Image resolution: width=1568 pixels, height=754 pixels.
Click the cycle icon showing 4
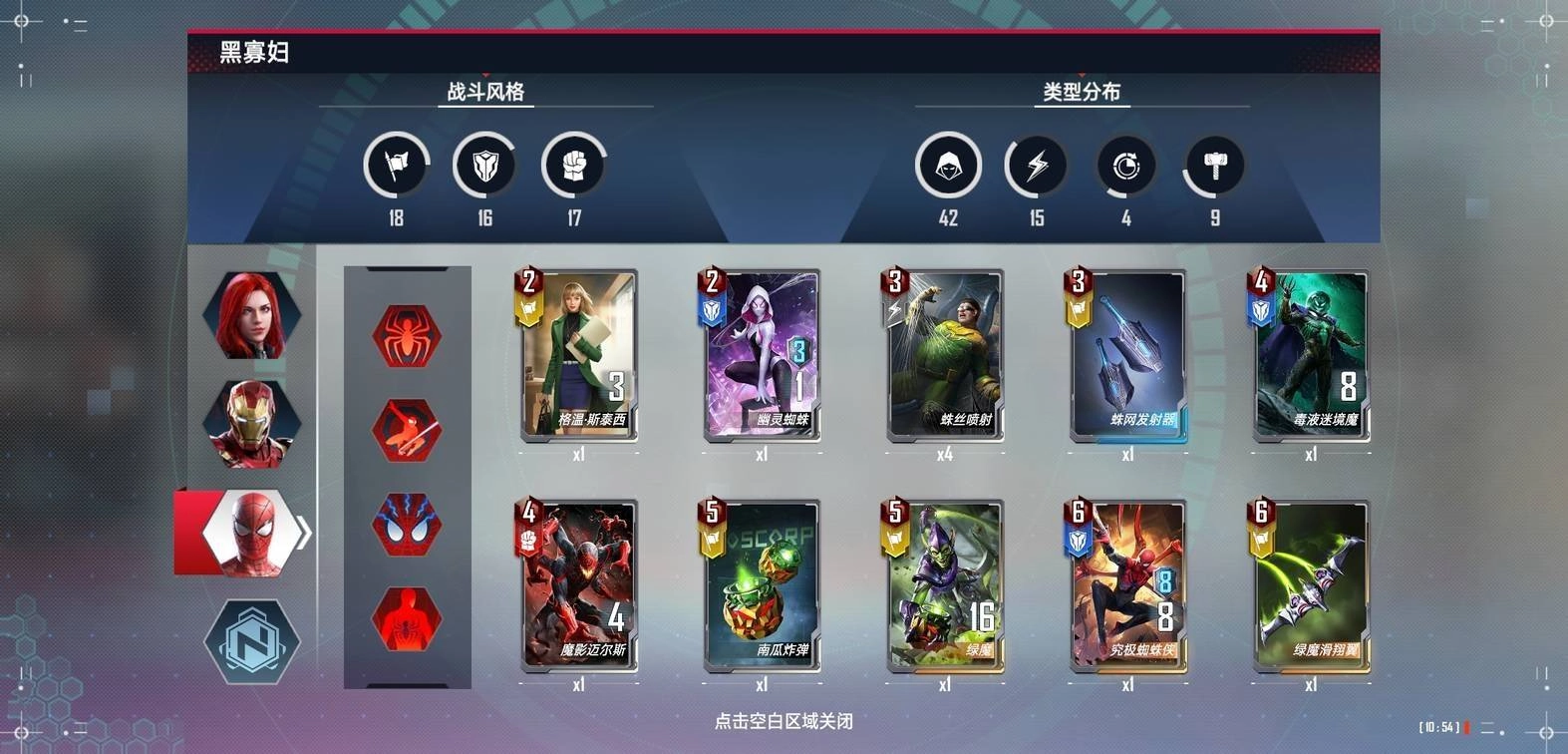pyautogui.click(x=1125, y=166)
